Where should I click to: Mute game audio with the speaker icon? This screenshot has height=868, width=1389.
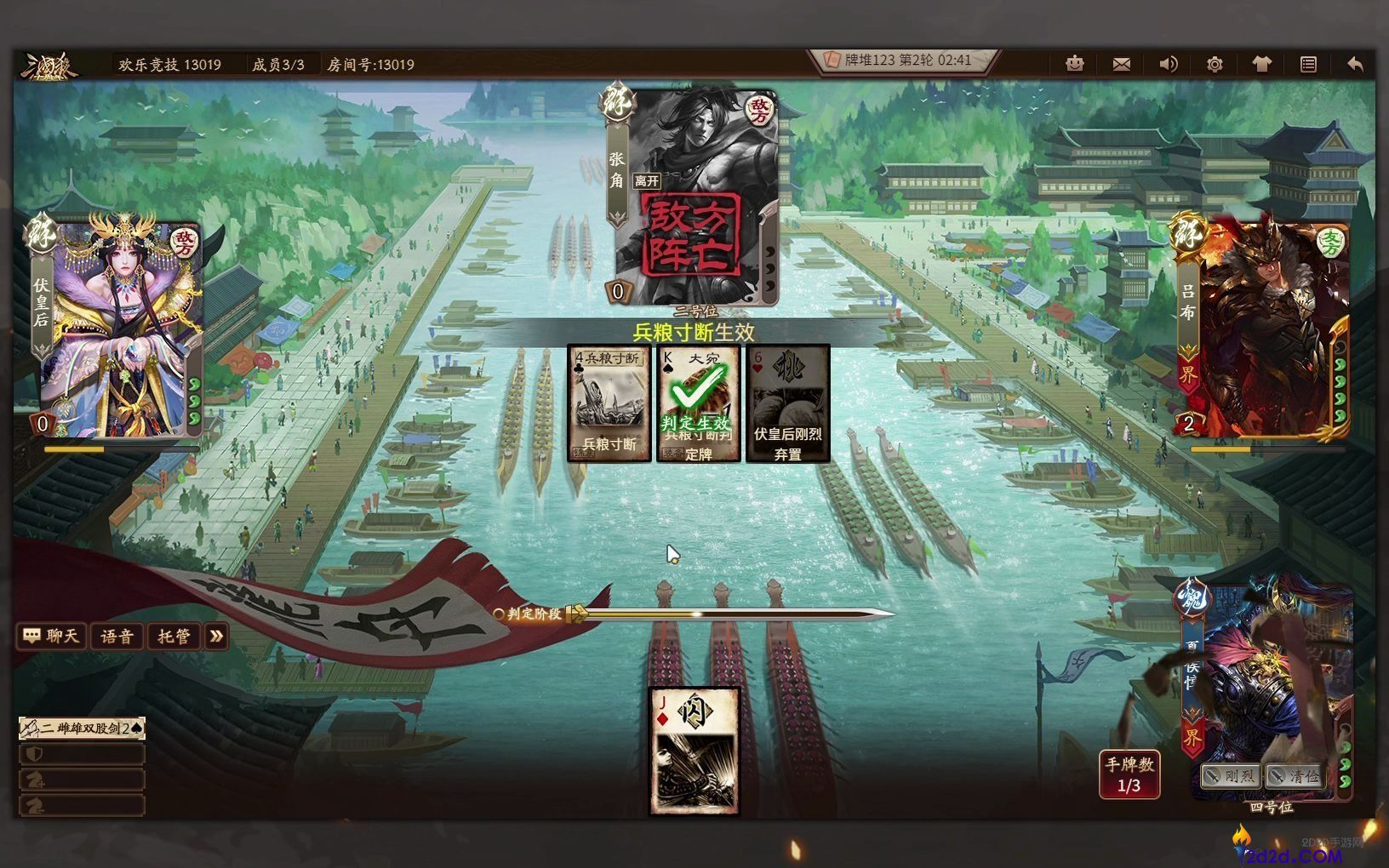point(1168,64)
